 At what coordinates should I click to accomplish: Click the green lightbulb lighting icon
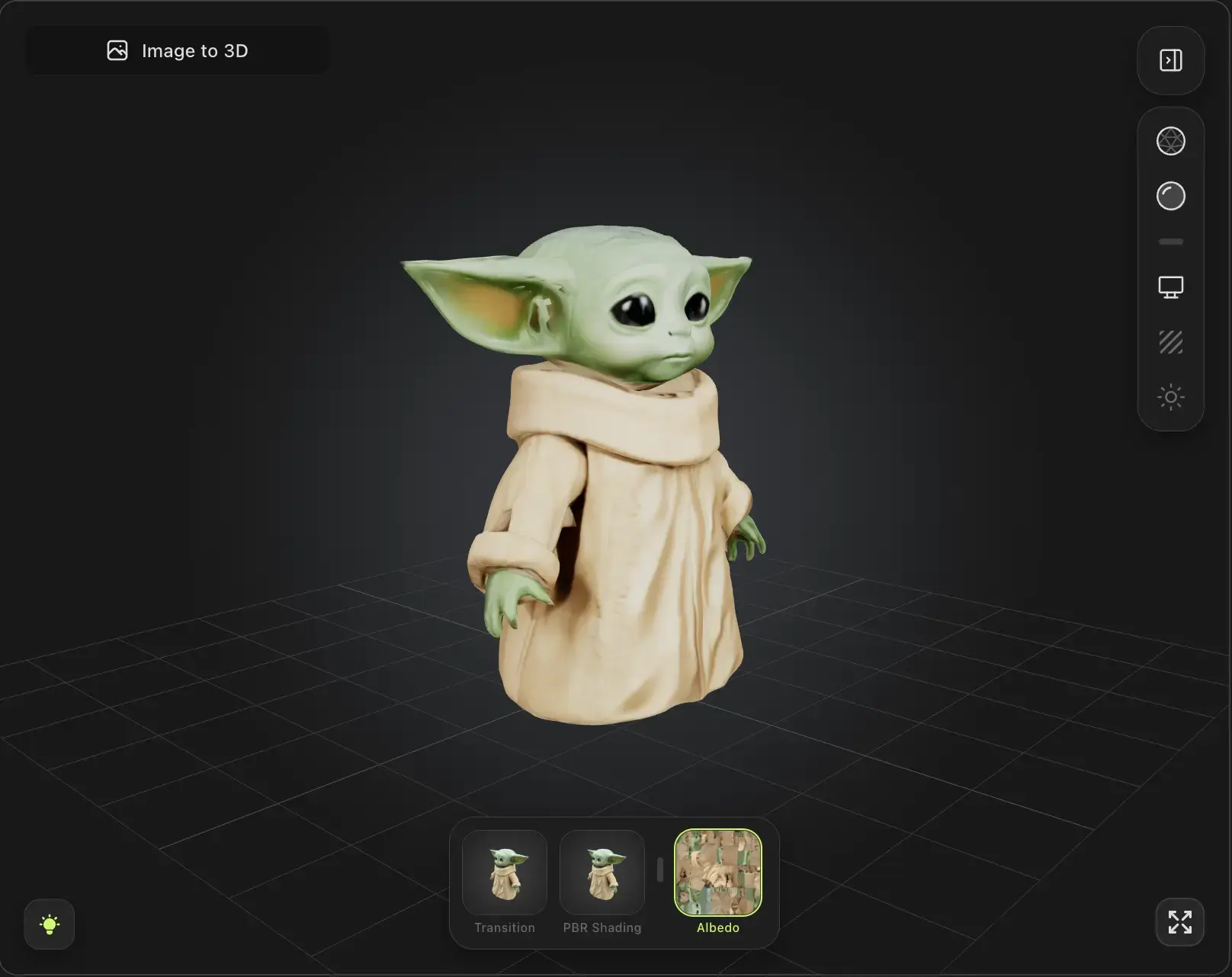(x=49, y=924)
